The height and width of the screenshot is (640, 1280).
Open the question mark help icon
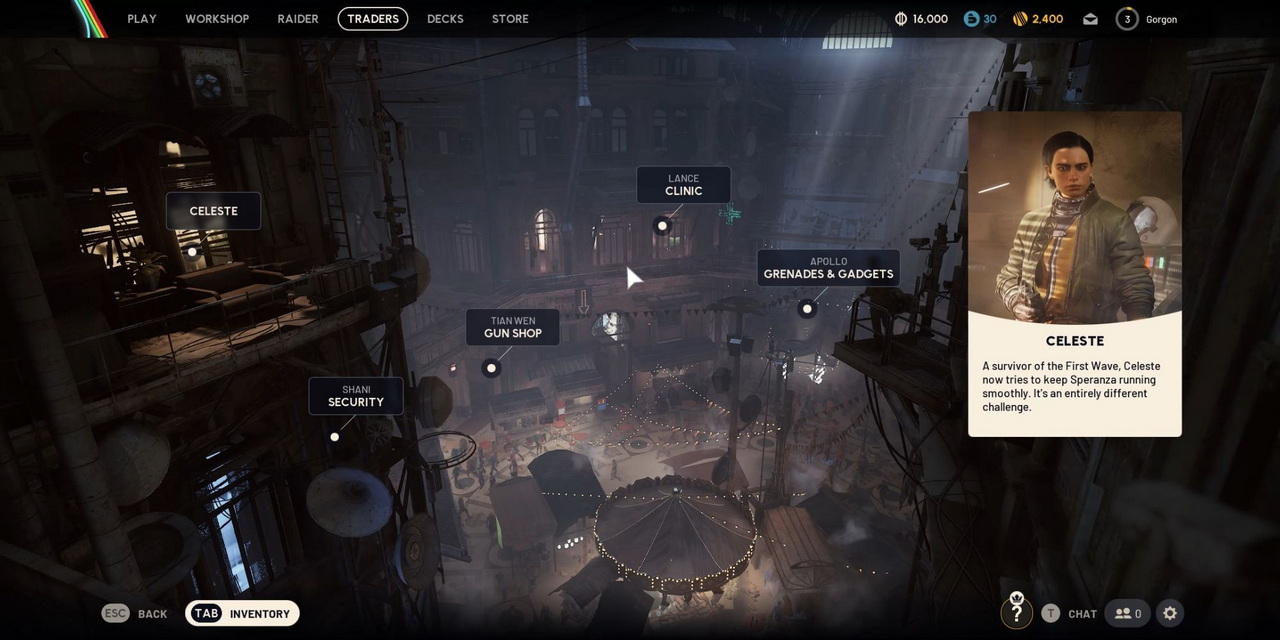coord(1016,613)
